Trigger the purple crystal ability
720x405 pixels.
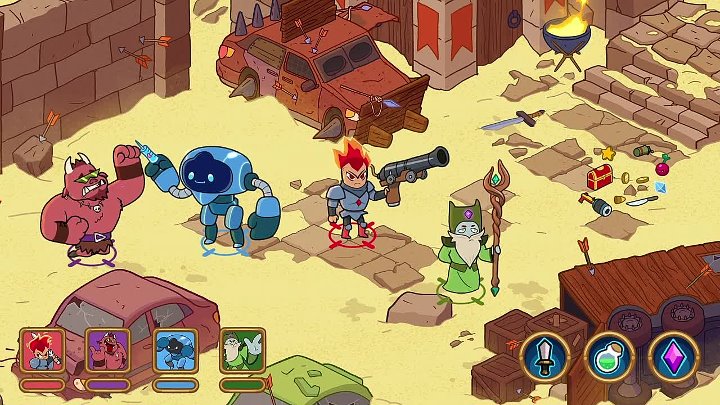(x=673, y=357)
